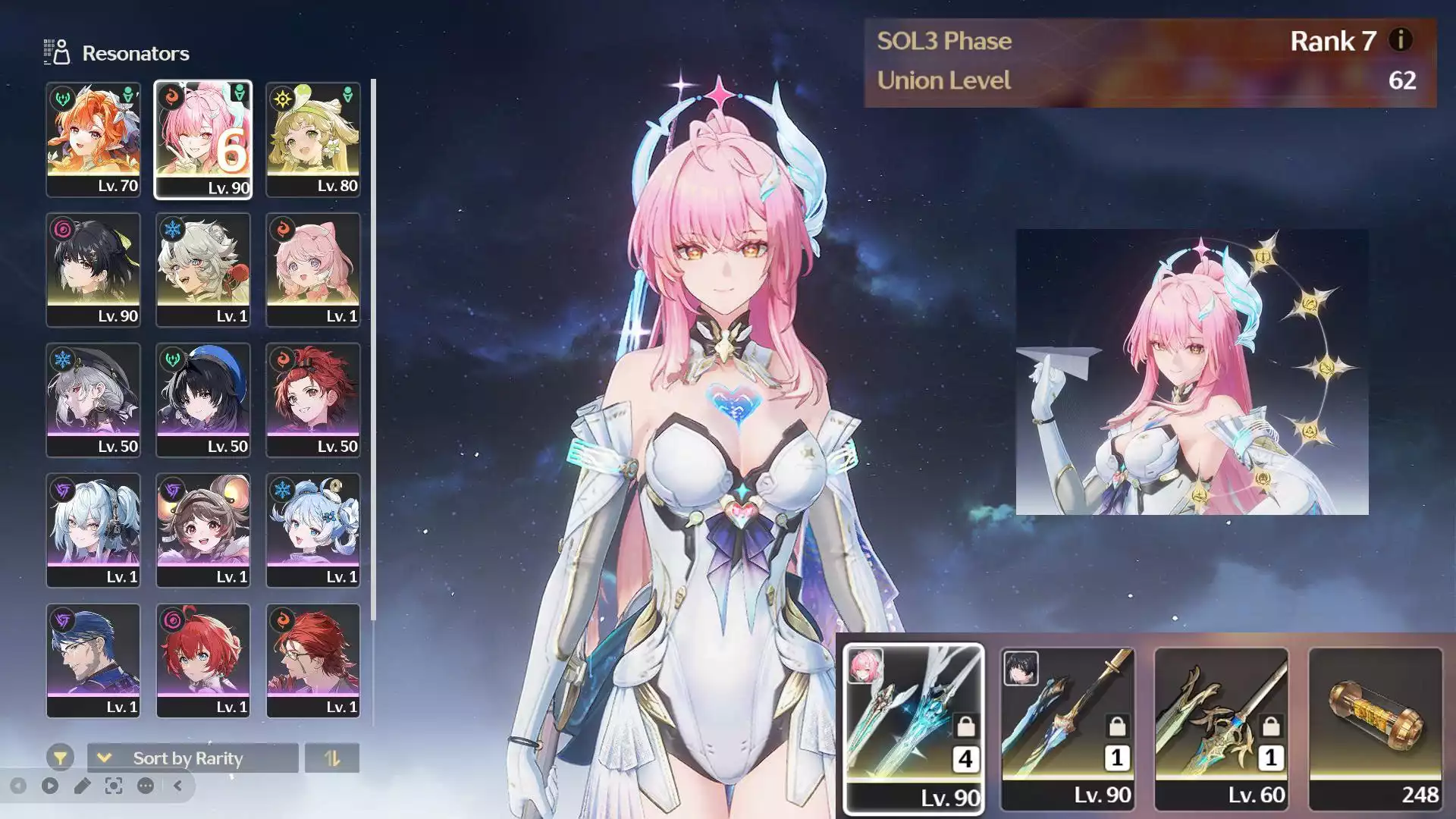Pick the brown-haired round-eared Lv. 1 resonator
The width and height of the screenshot is (1456, 819).
pos(203,531)
